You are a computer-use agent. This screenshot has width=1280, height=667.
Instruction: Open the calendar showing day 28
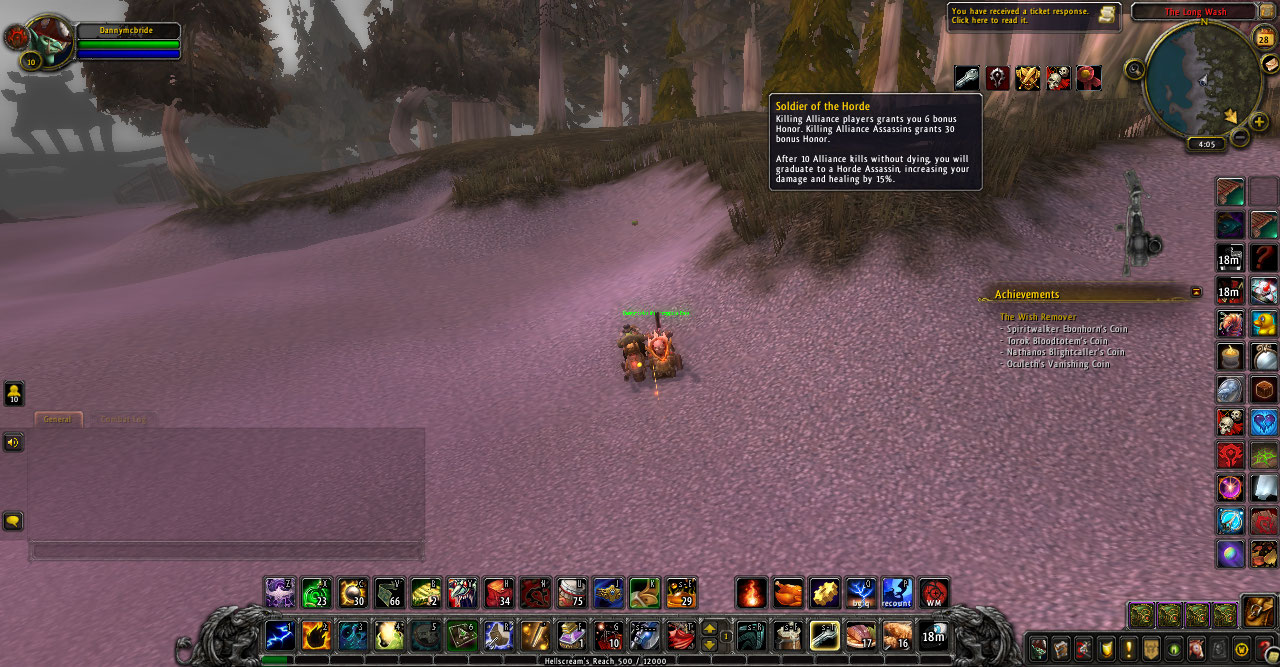click(x=1264, y=39)
